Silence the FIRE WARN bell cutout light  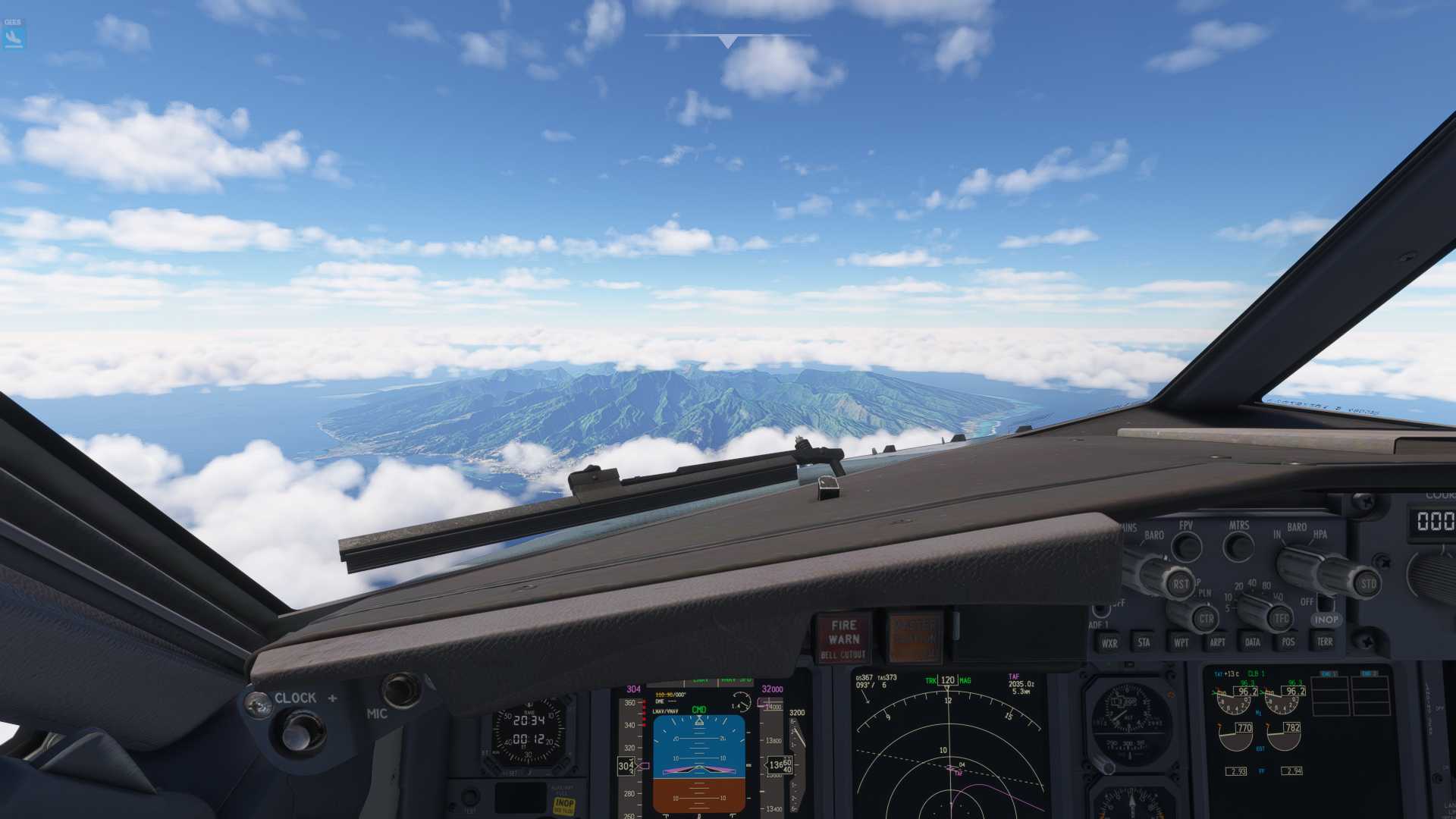point(843,639)
